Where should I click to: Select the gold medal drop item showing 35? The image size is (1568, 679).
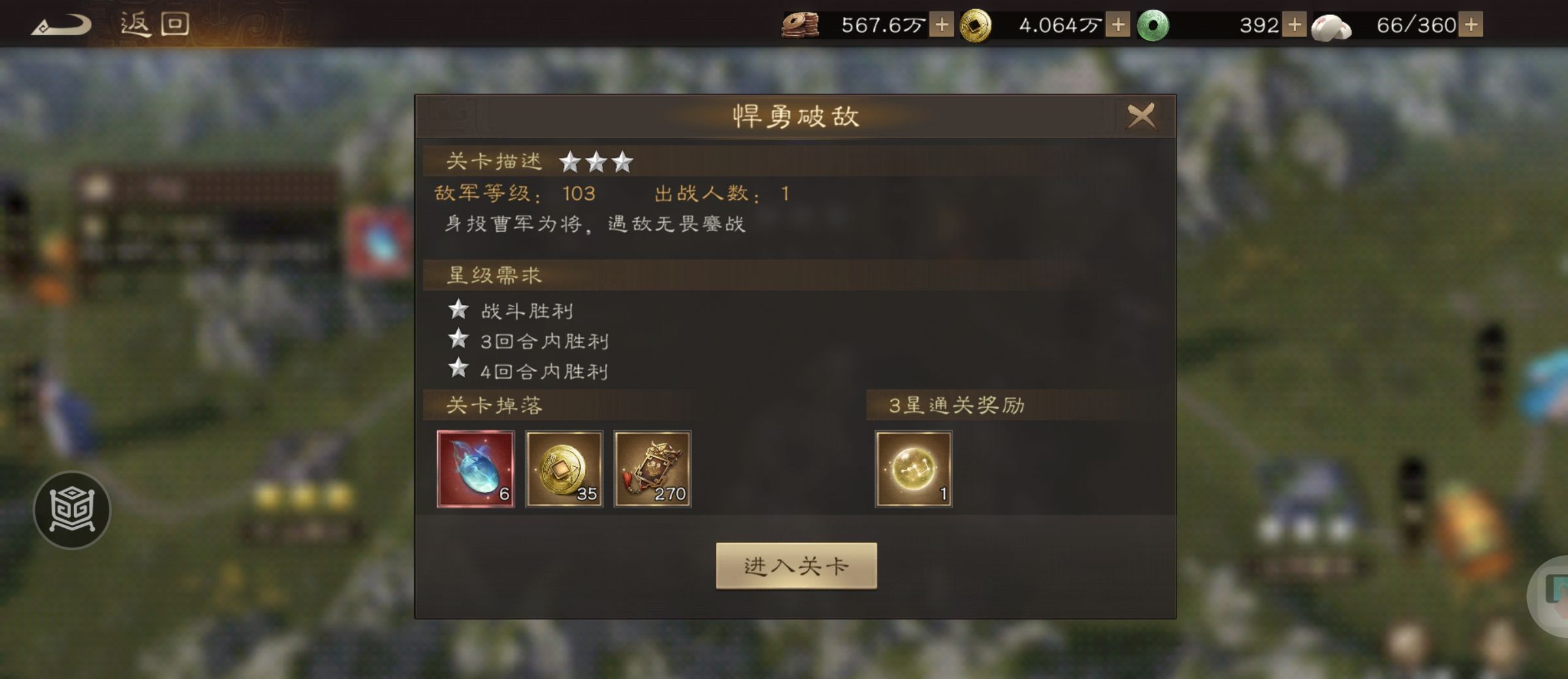coord(566,469)
